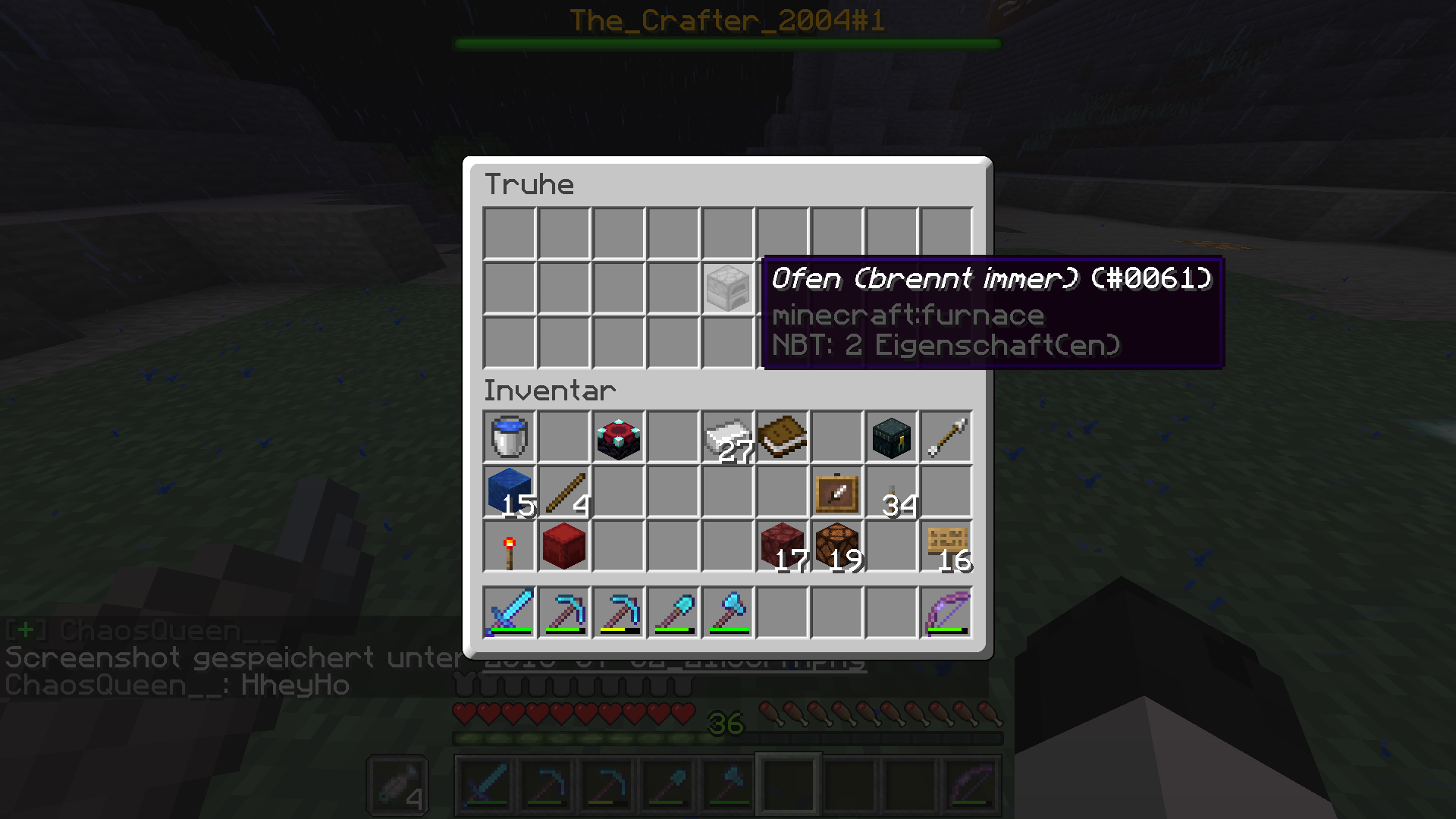This screenshot has height=819, width=1456.
Task: Grab the redstone block
Action: (x=563, y=547)
